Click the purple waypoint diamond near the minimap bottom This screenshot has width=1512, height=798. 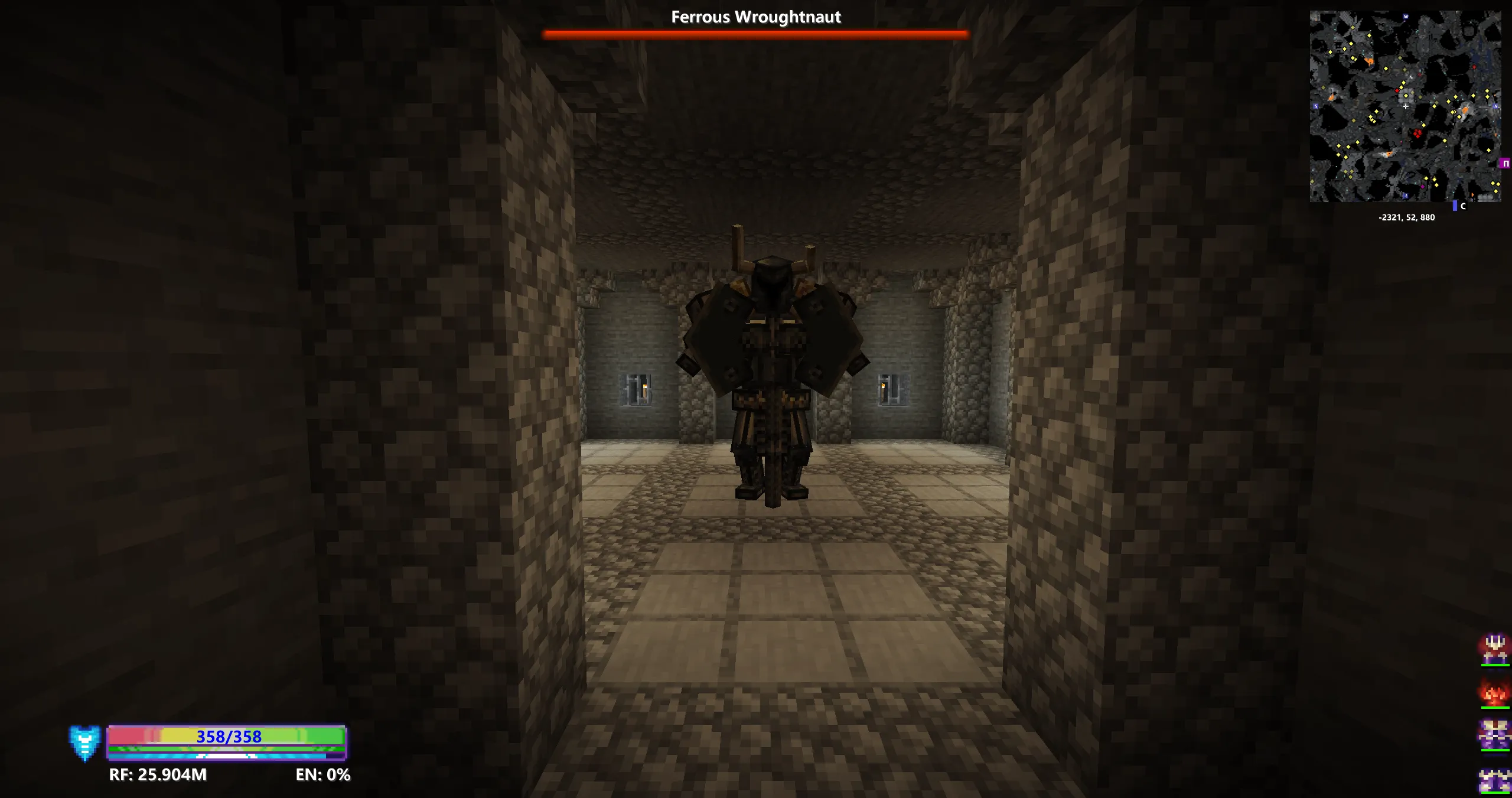(x=1423, y=186)
